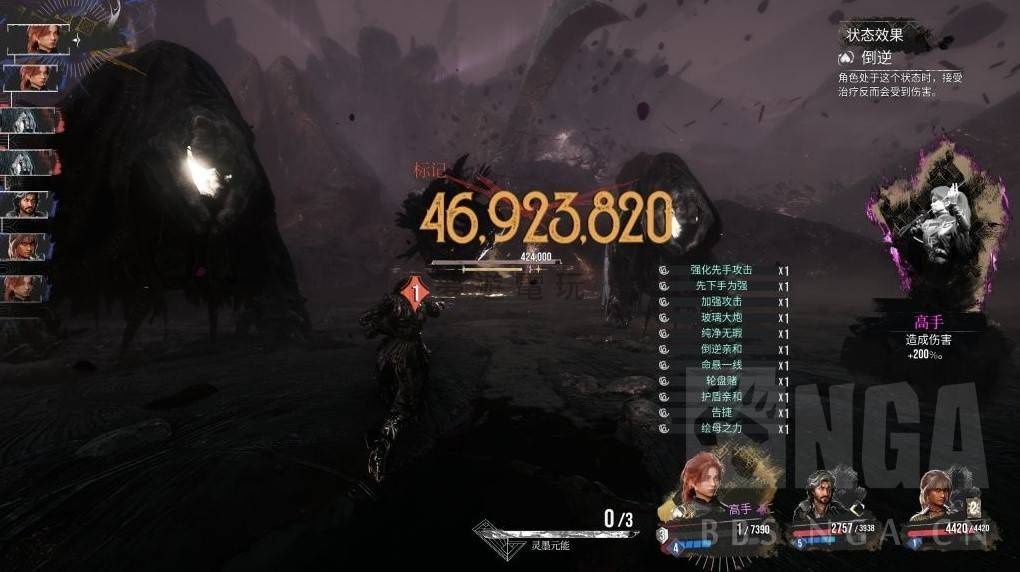This screenshot has width=1020, height=572.
Task: Select the 护盾亲和 list entry
Action: point(720,397)
